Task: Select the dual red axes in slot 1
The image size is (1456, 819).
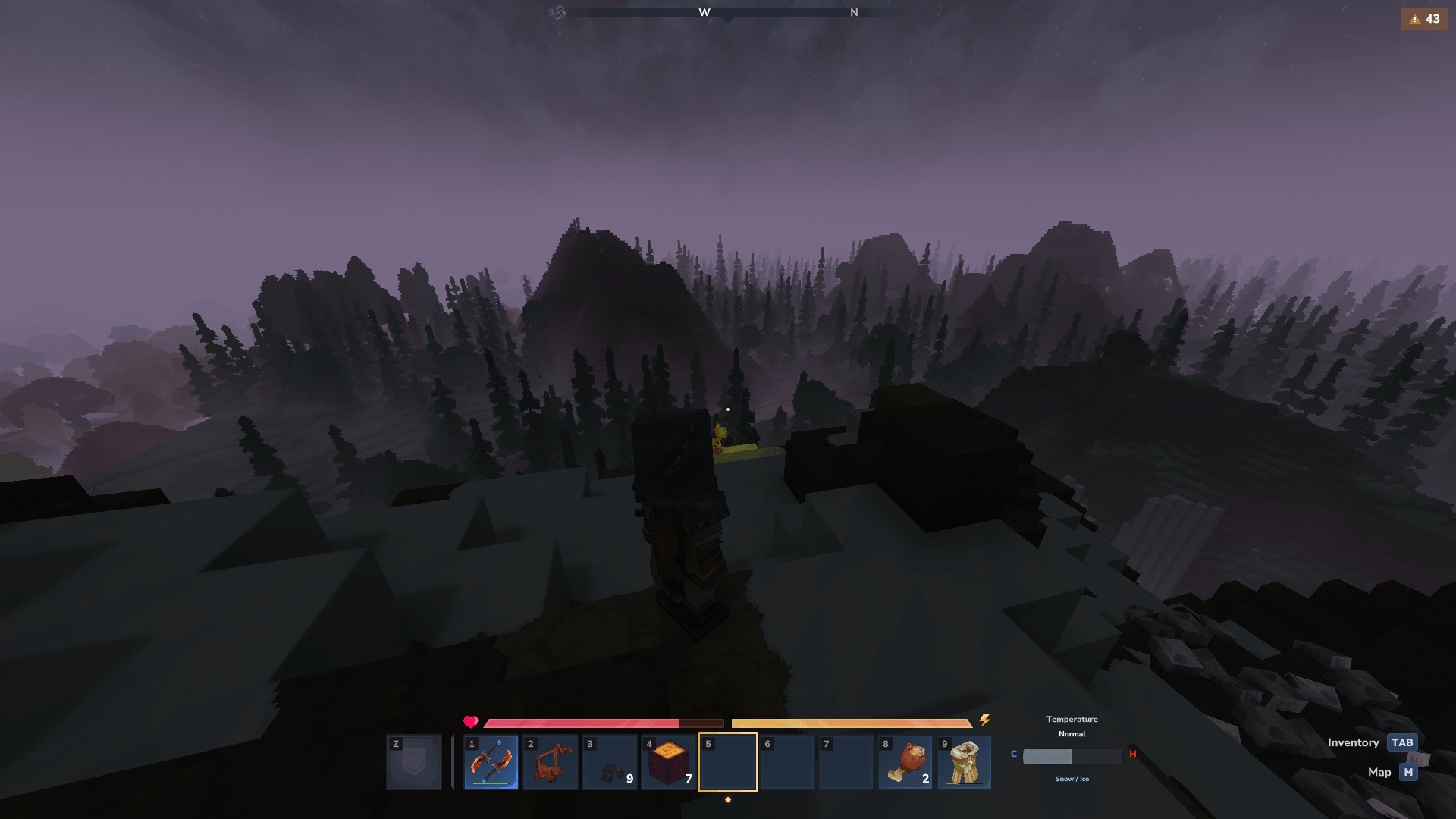Action: [x=491, y=762]
